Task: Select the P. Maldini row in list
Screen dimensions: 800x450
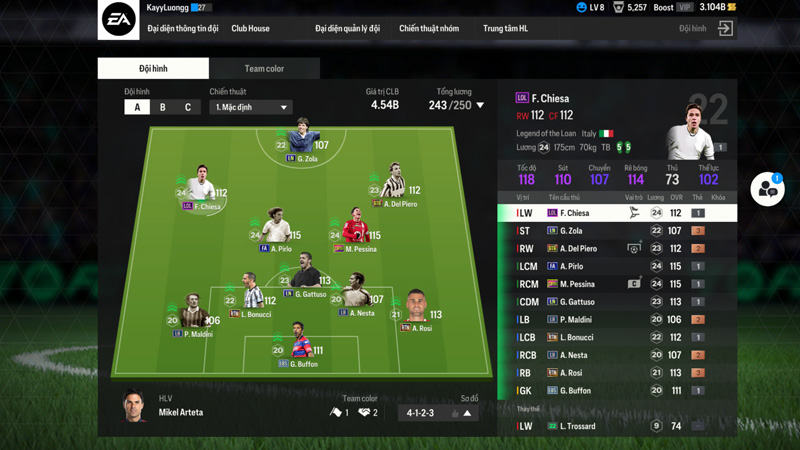Action: click(x=617, y=320)
